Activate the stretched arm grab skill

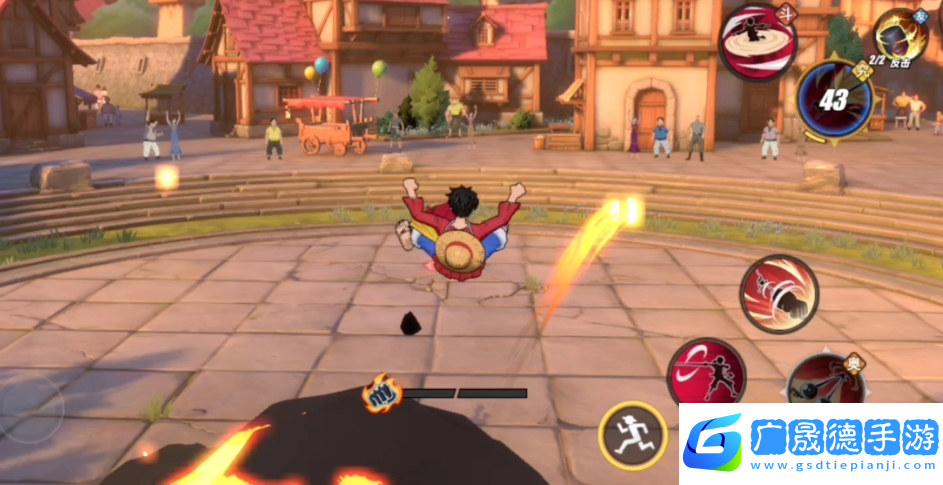click(825, 381)
